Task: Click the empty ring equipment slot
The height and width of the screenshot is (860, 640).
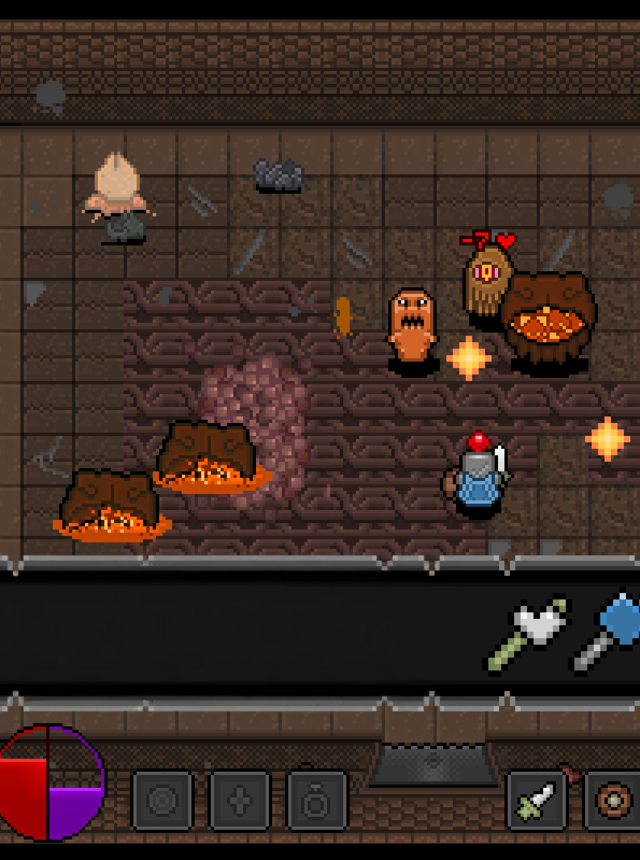Action: click(x=317, y=801)
